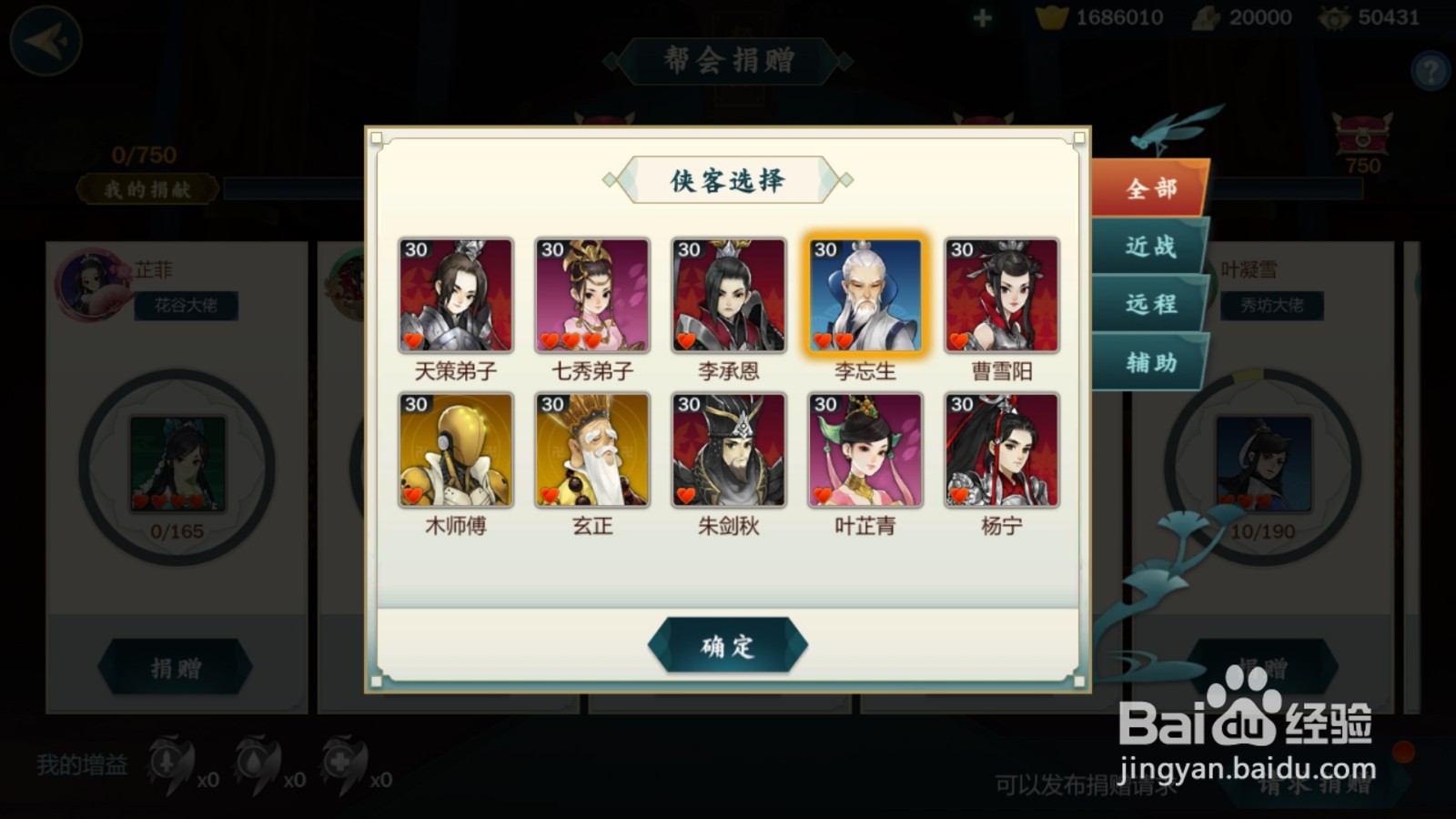
Task: Select hero 天策弟子 portrait
Action: click(x=456, y=294)
